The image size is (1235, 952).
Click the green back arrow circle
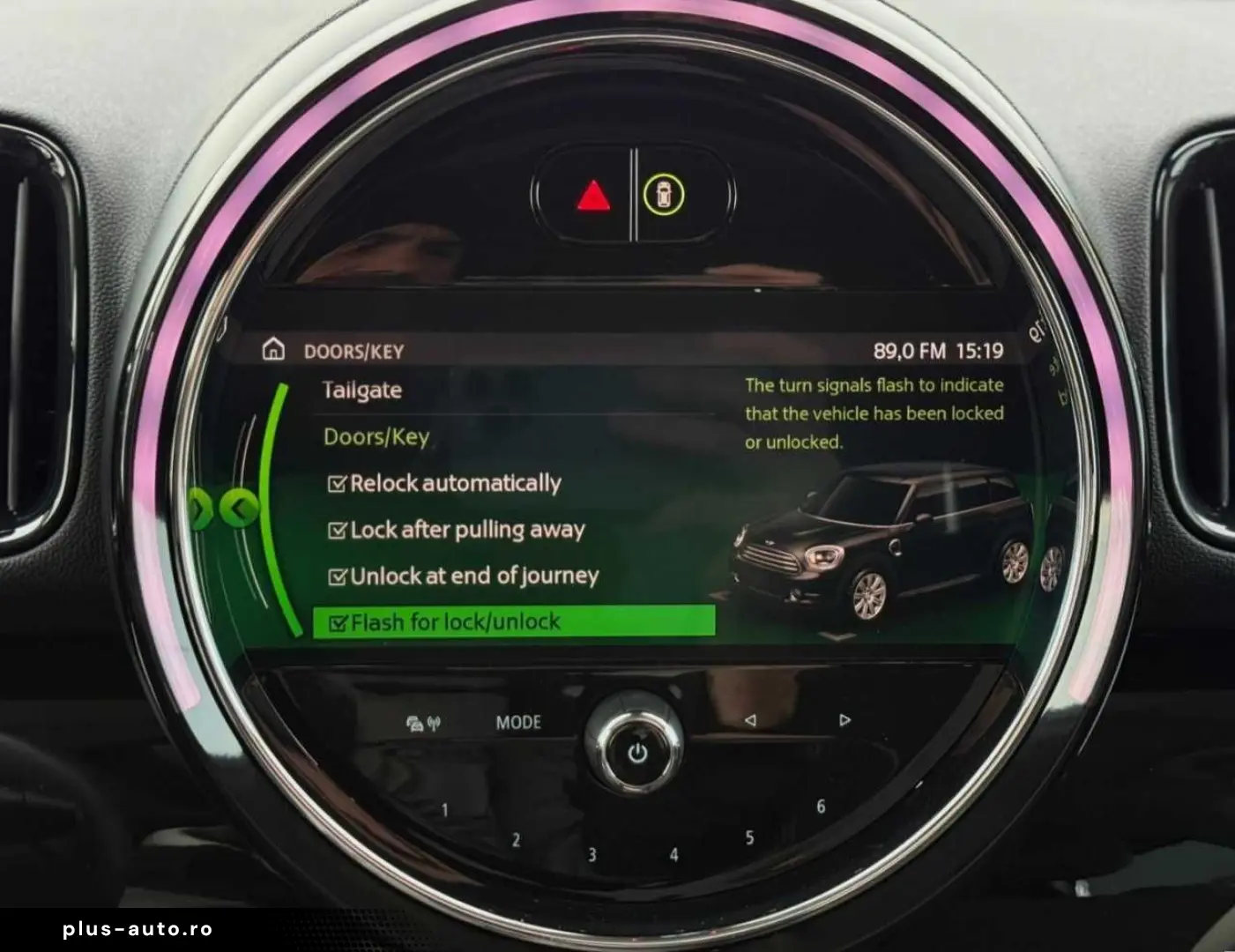pos(239,508)
